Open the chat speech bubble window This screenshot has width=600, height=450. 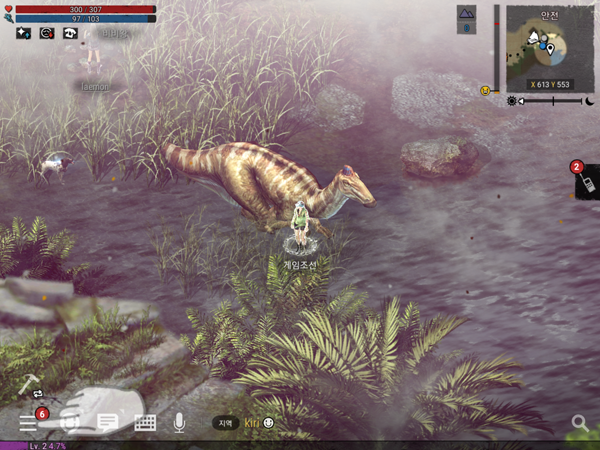[107, 422]
